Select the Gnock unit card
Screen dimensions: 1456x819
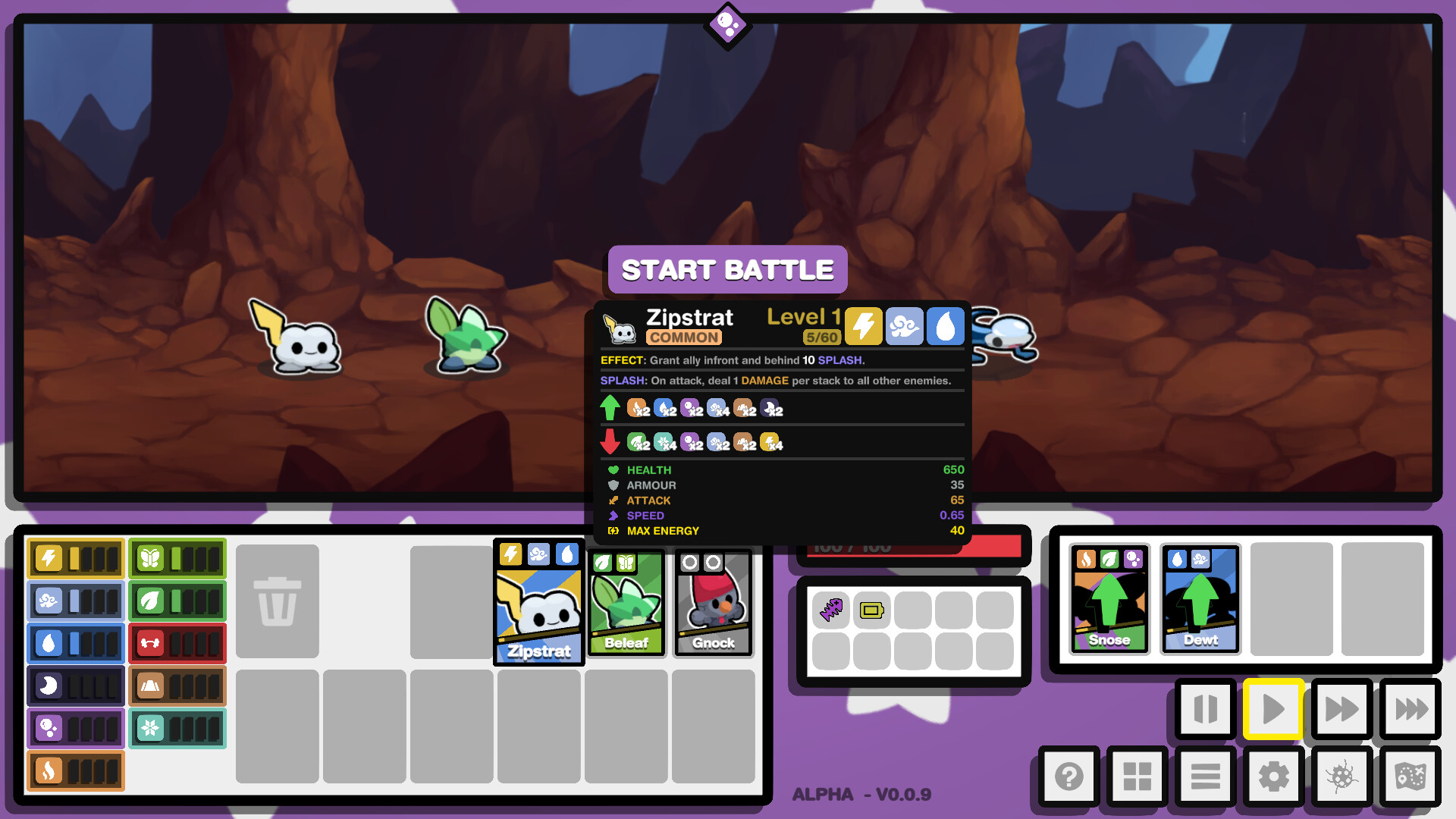point(712,603)
